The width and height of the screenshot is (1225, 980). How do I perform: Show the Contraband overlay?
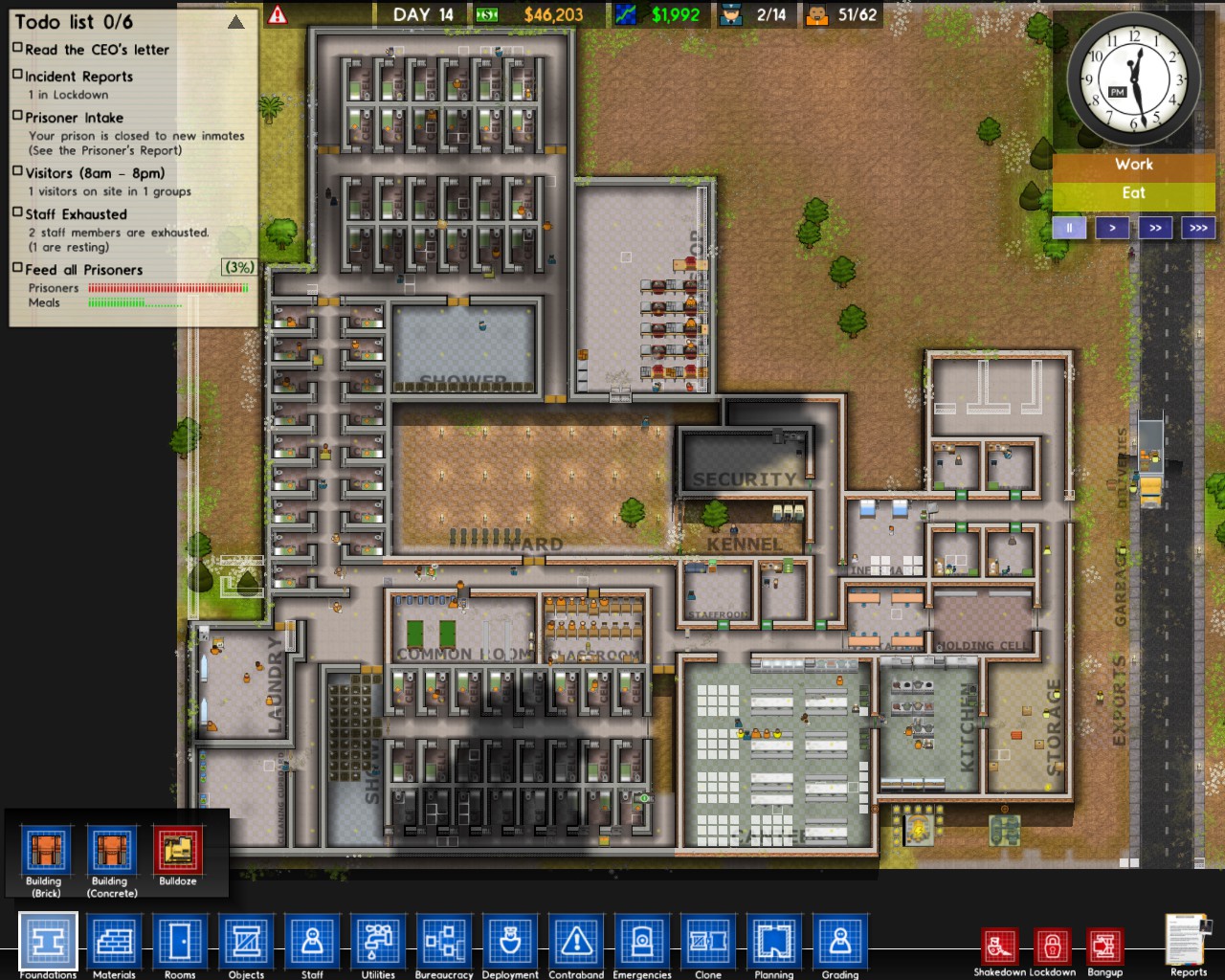tap(576, 941)
